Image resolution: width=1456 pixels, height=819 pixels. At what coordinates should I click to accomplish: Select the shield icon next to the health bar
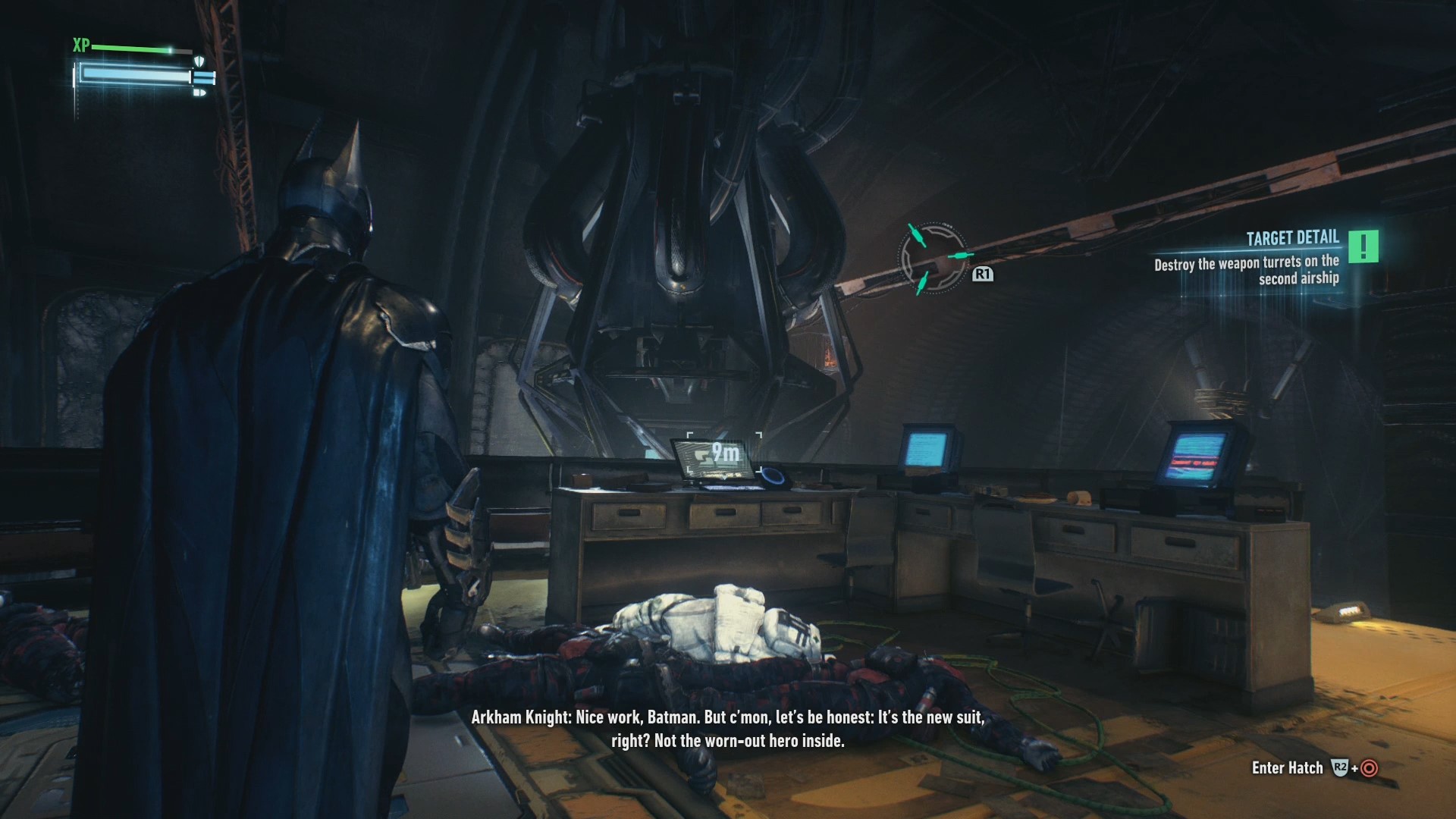click(x=199, y=61)
